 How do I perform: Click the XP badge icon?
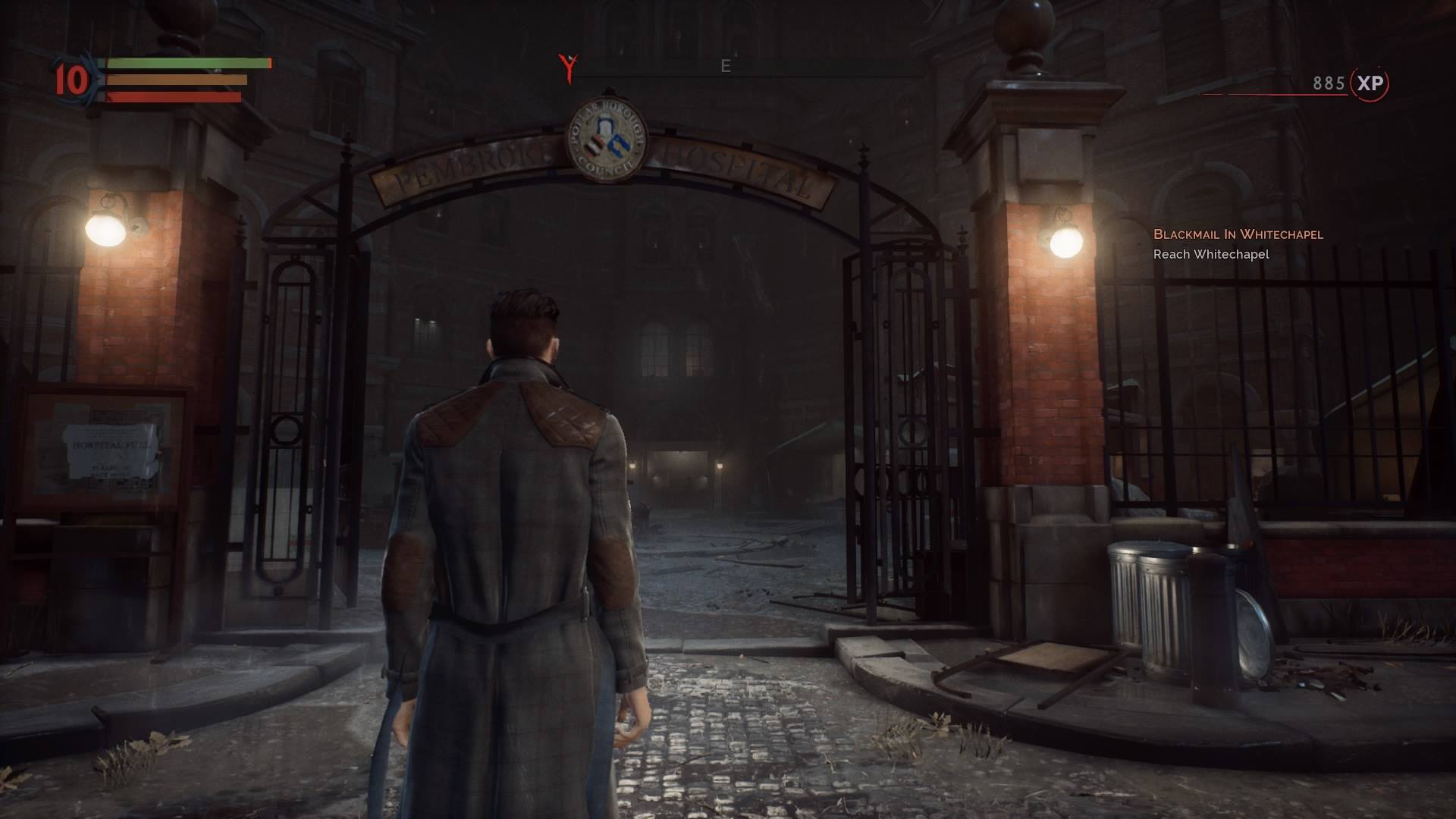tap(1370, 83)
